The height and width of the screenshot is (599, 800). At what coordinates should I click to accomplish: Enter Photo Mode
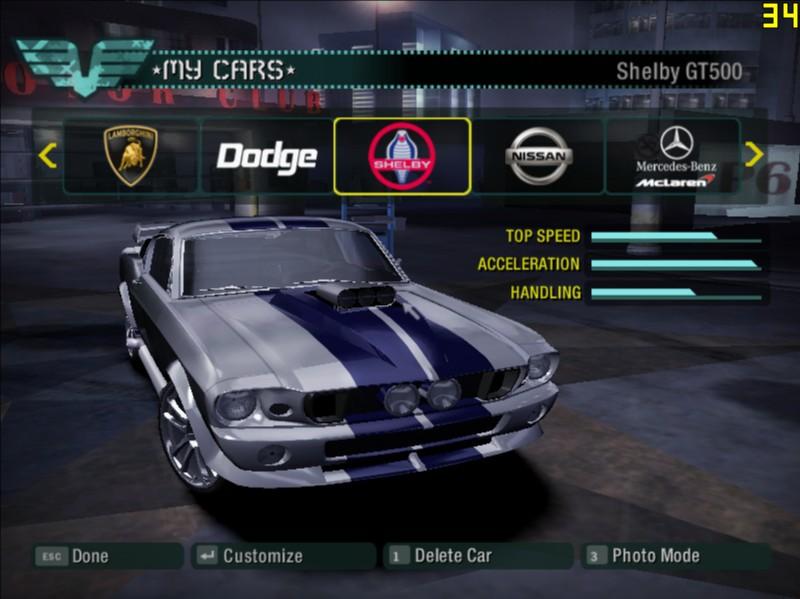(655, 556)
